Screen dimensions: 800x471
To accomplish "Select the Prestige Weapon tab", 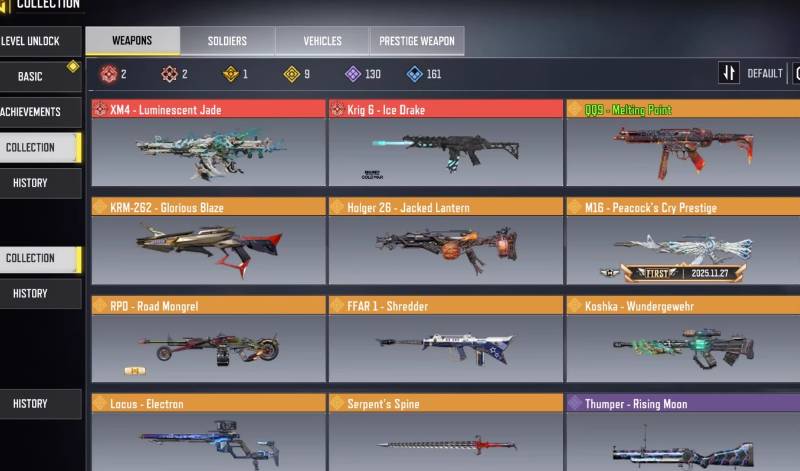I will pos(417,41).
